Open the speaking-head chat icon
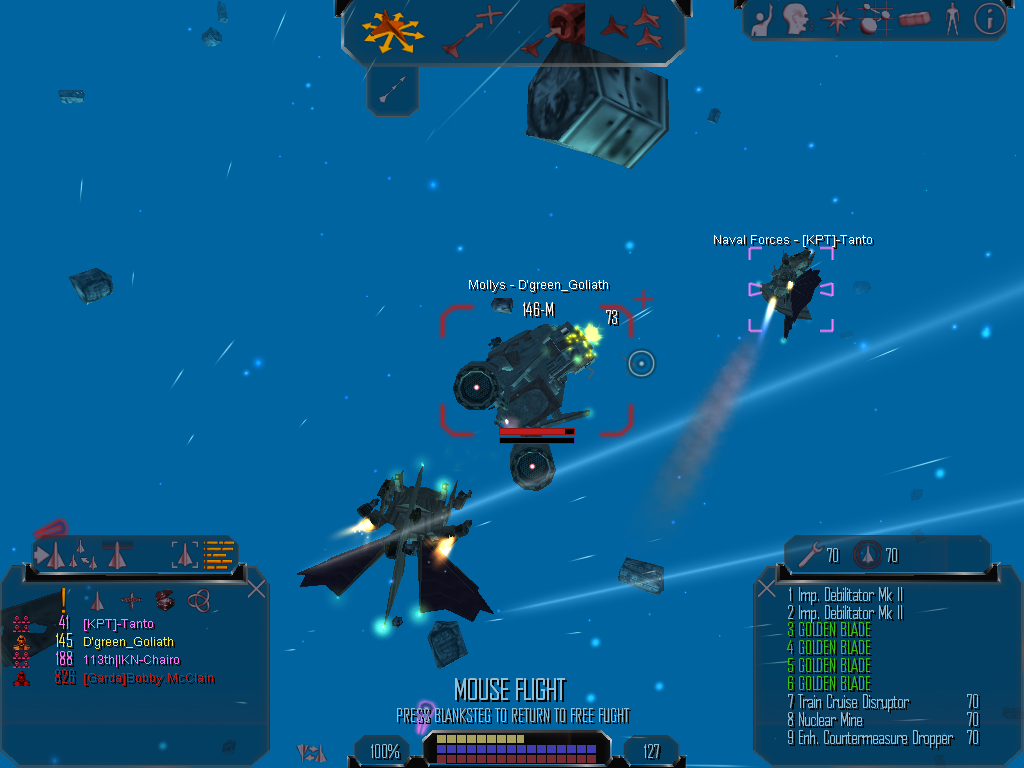Screen dimensions: 1024x768 (796, 18)
